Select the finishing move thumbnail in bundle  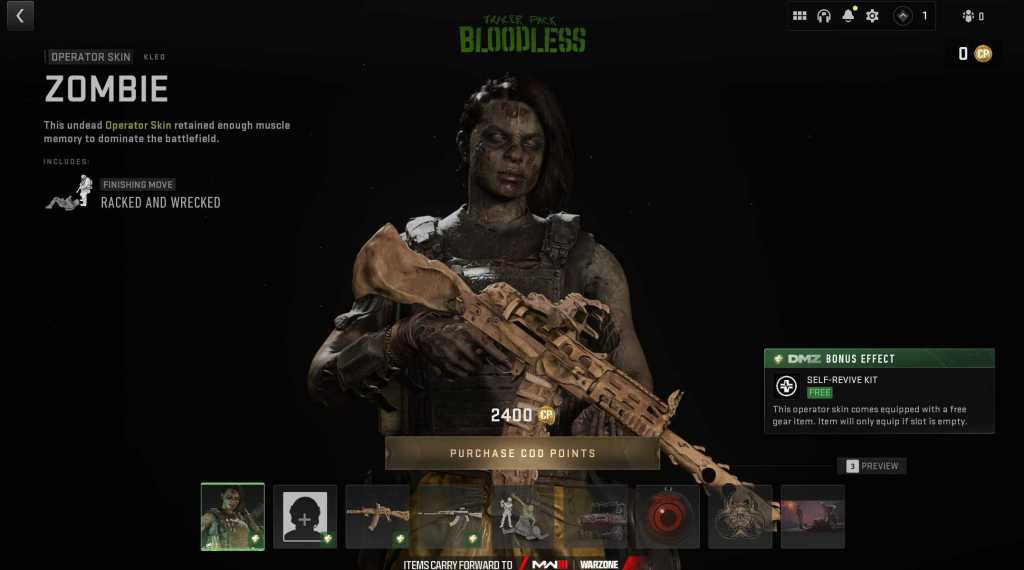coord(521,517)
